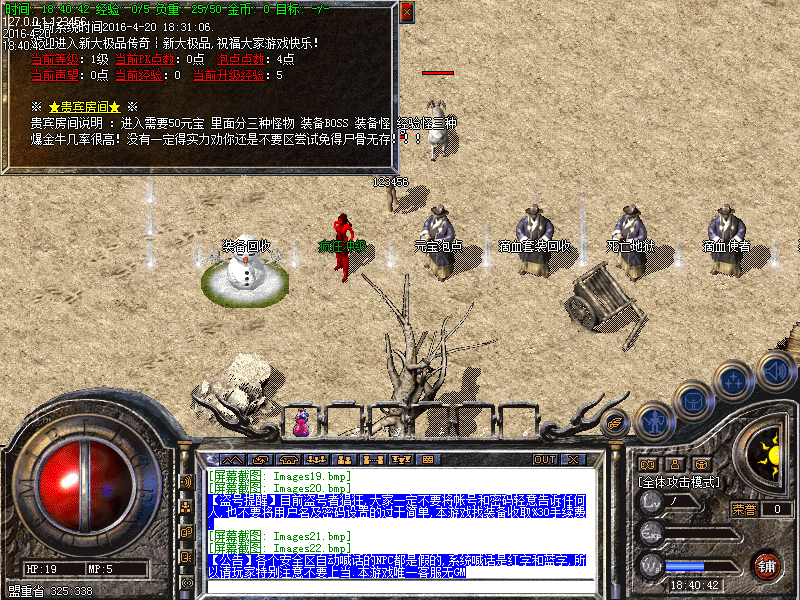This screenshot has width=800, height=600.
Task: Click the mountain icon above the chat
Action: pyautogui.click(x=231, y=459)
